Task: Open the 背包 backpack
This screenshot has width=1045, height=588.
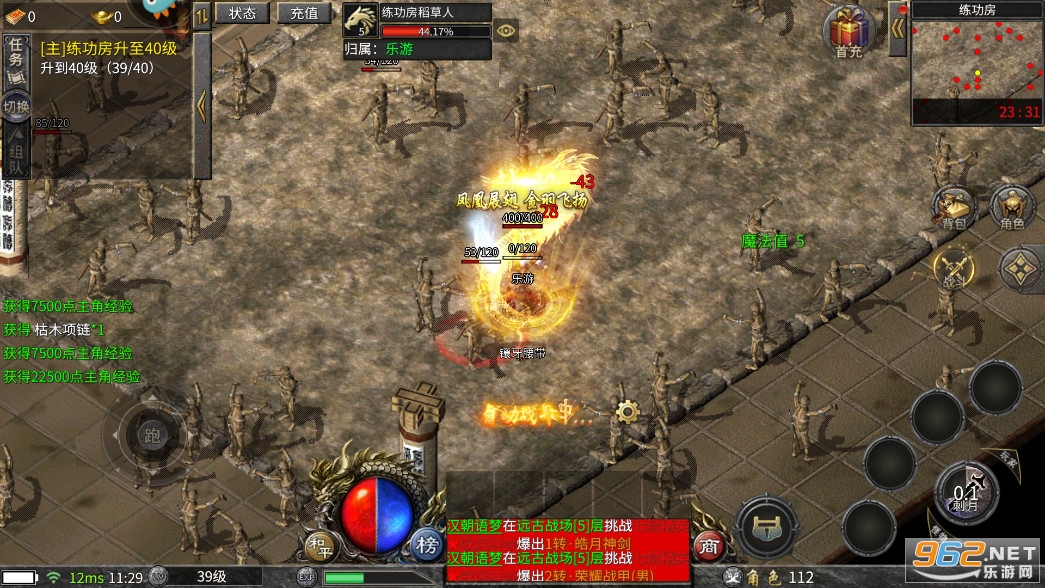Action: (x=955, y=208)
